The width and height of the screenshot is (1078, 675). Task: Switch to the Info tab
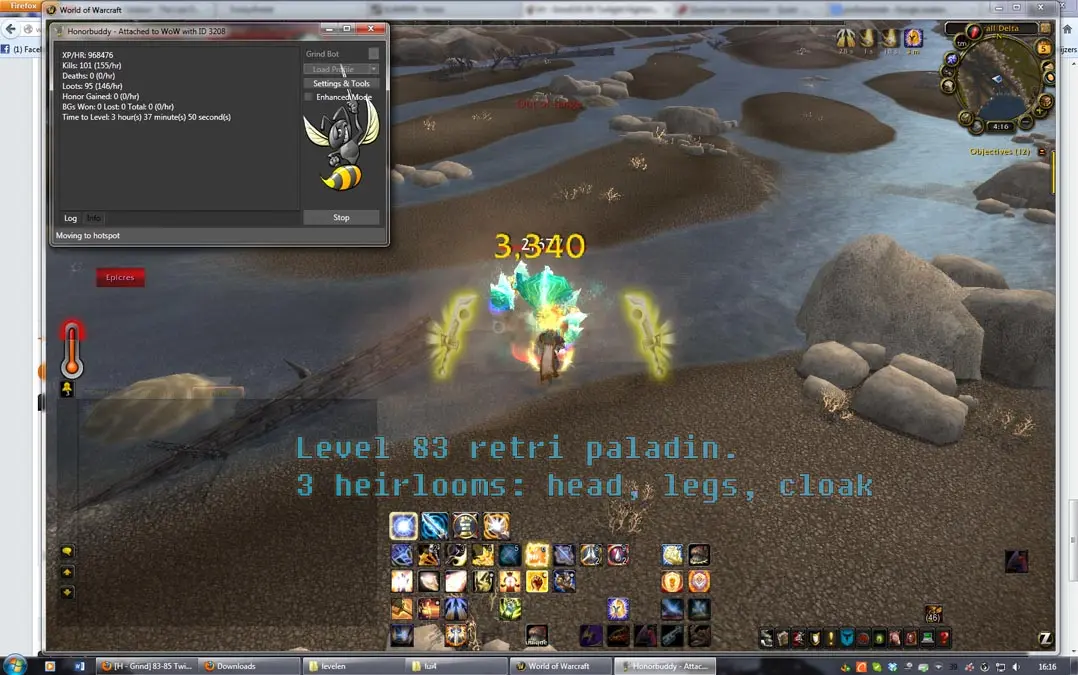click(94, 218)
